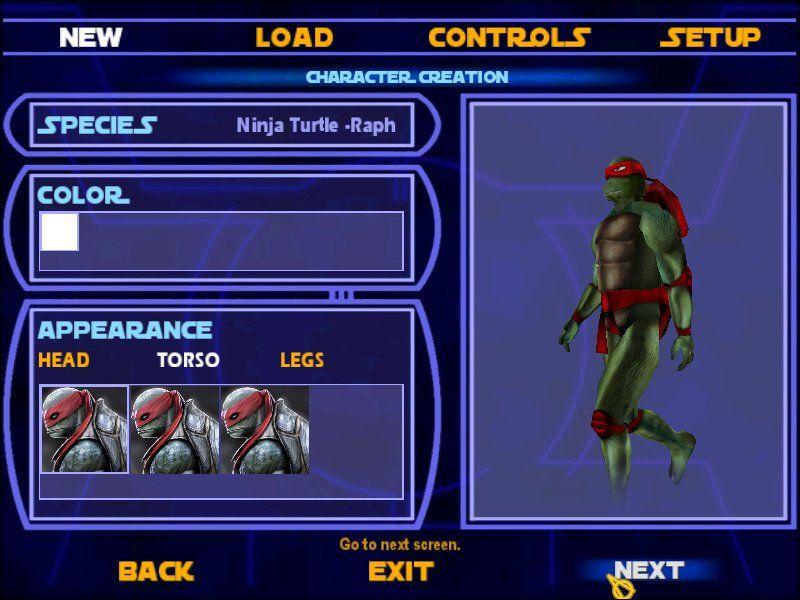Pick the white color swatch
The image size is (800, 600).
(59, 232)
